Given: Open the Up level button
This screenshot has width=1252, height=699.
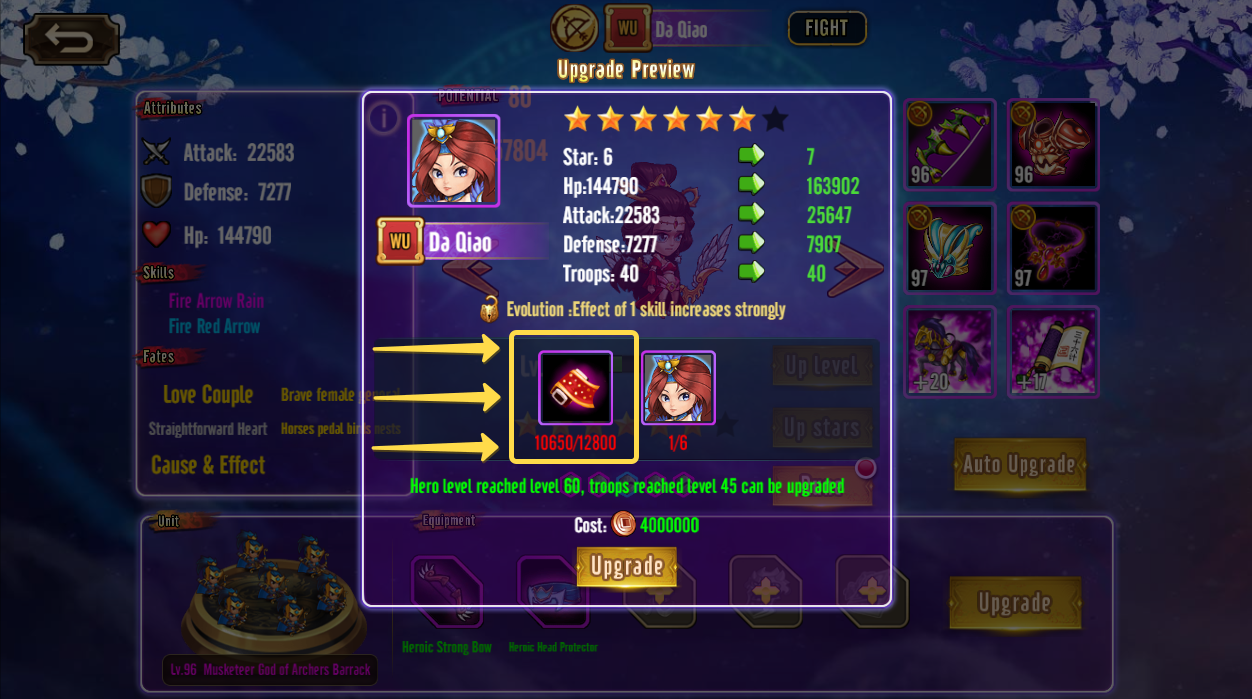Looking at the screenshot, I should 821,367.
